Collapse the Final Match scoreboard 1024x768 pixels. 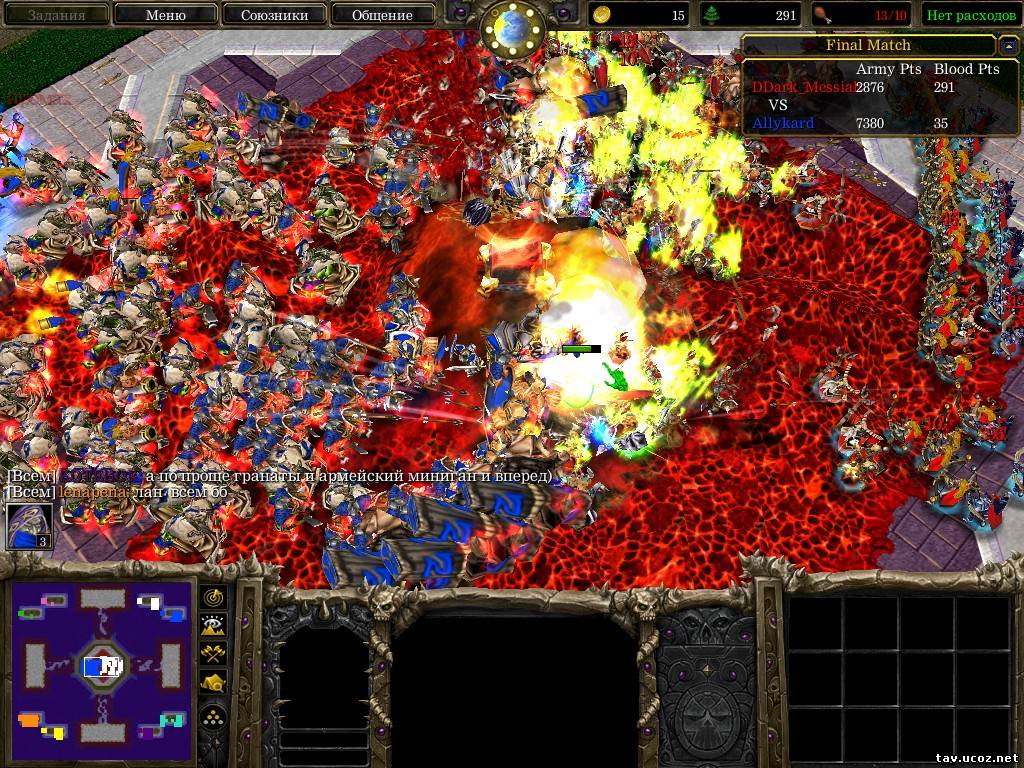[x=1007, y=46]
